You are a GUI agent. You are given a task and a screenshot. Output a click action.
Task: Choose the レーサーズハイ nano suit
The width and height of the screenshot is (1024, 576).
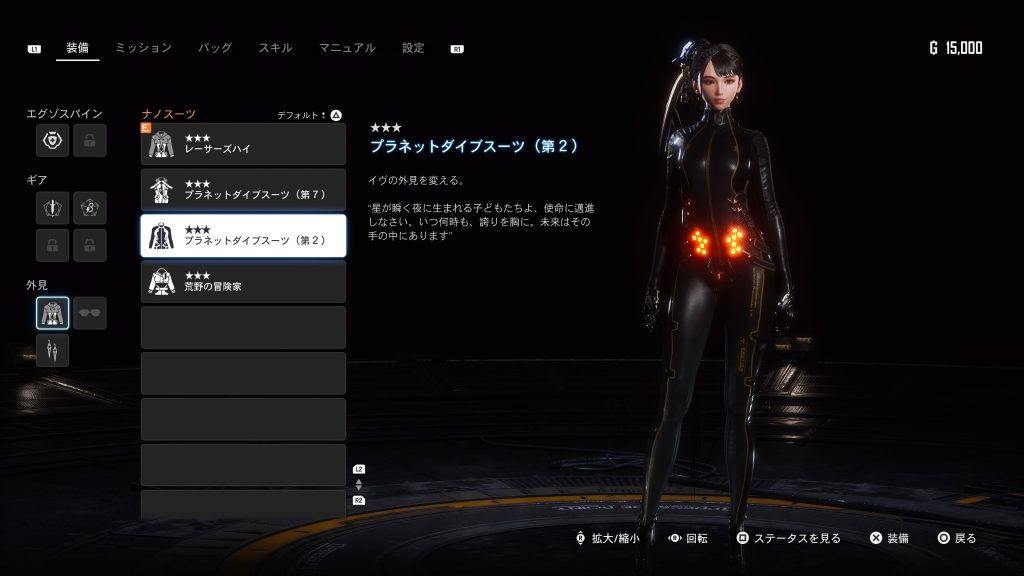(x=243, y=144)
